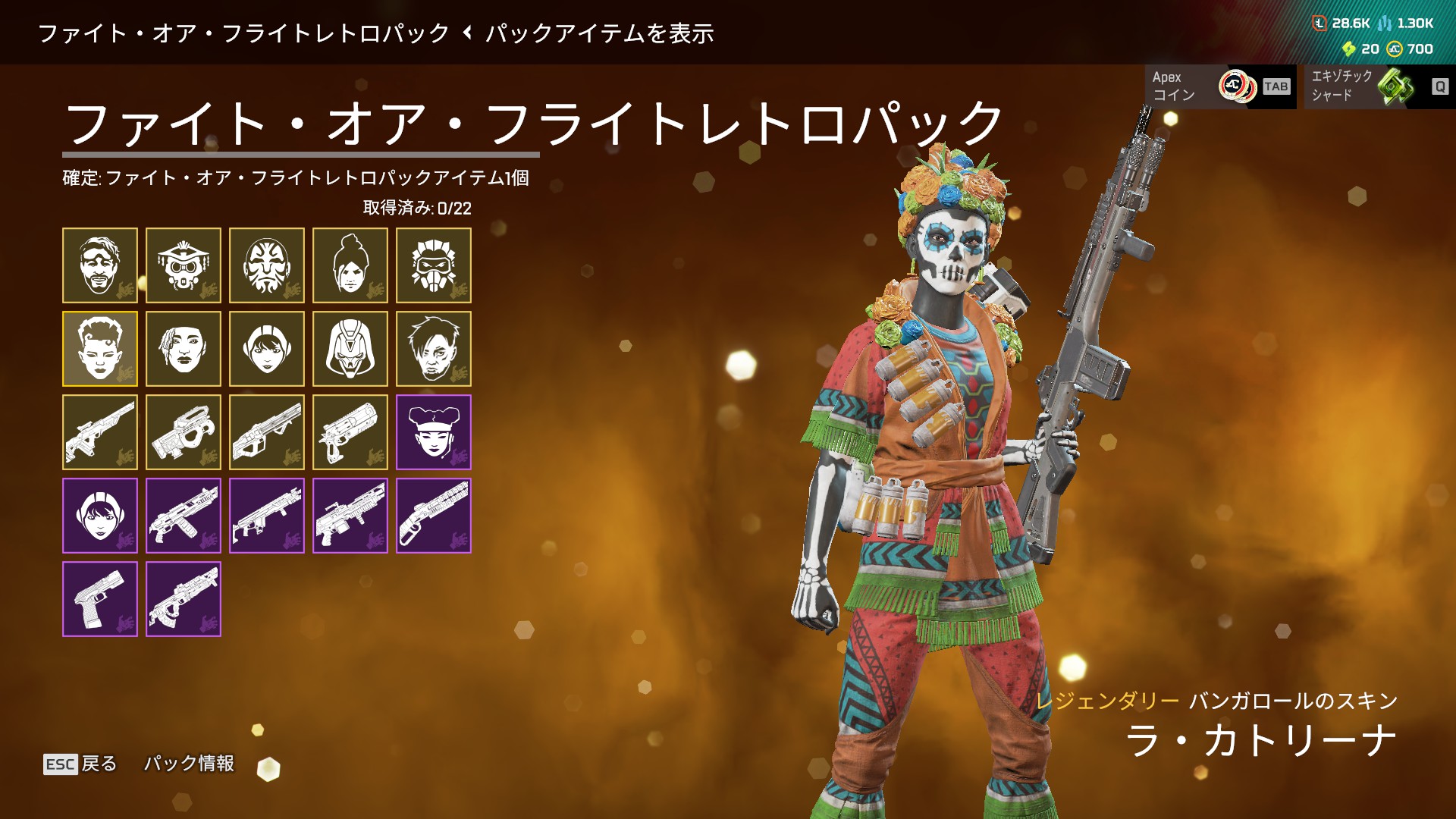The image size is (1456, 819).
Task: Select the gold Crypto skin tile
Action: [434, 349]
